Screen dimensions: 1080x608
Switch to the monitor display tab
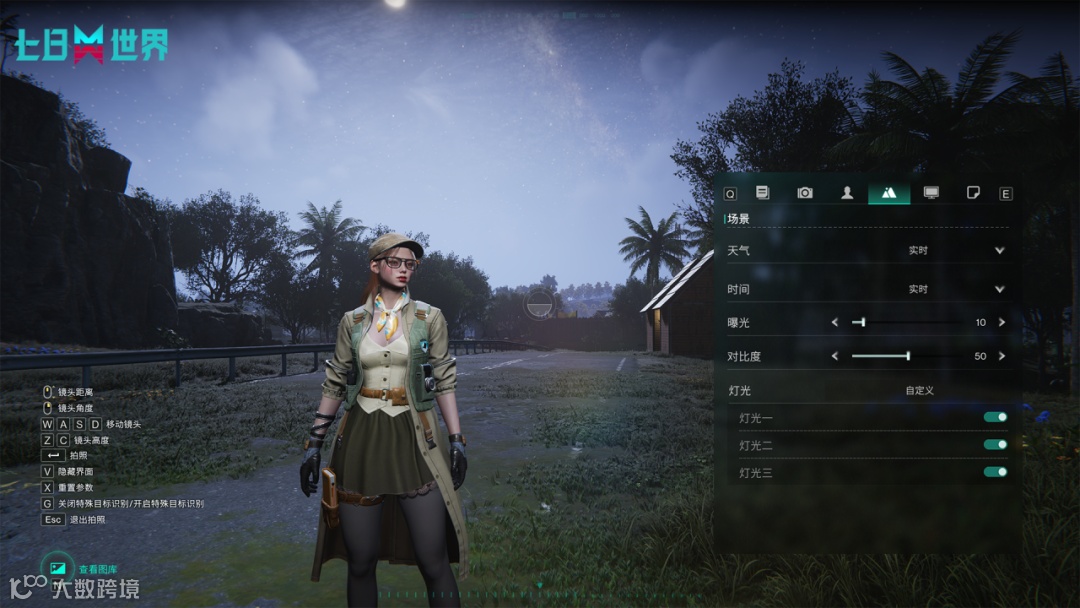point(931,193)
